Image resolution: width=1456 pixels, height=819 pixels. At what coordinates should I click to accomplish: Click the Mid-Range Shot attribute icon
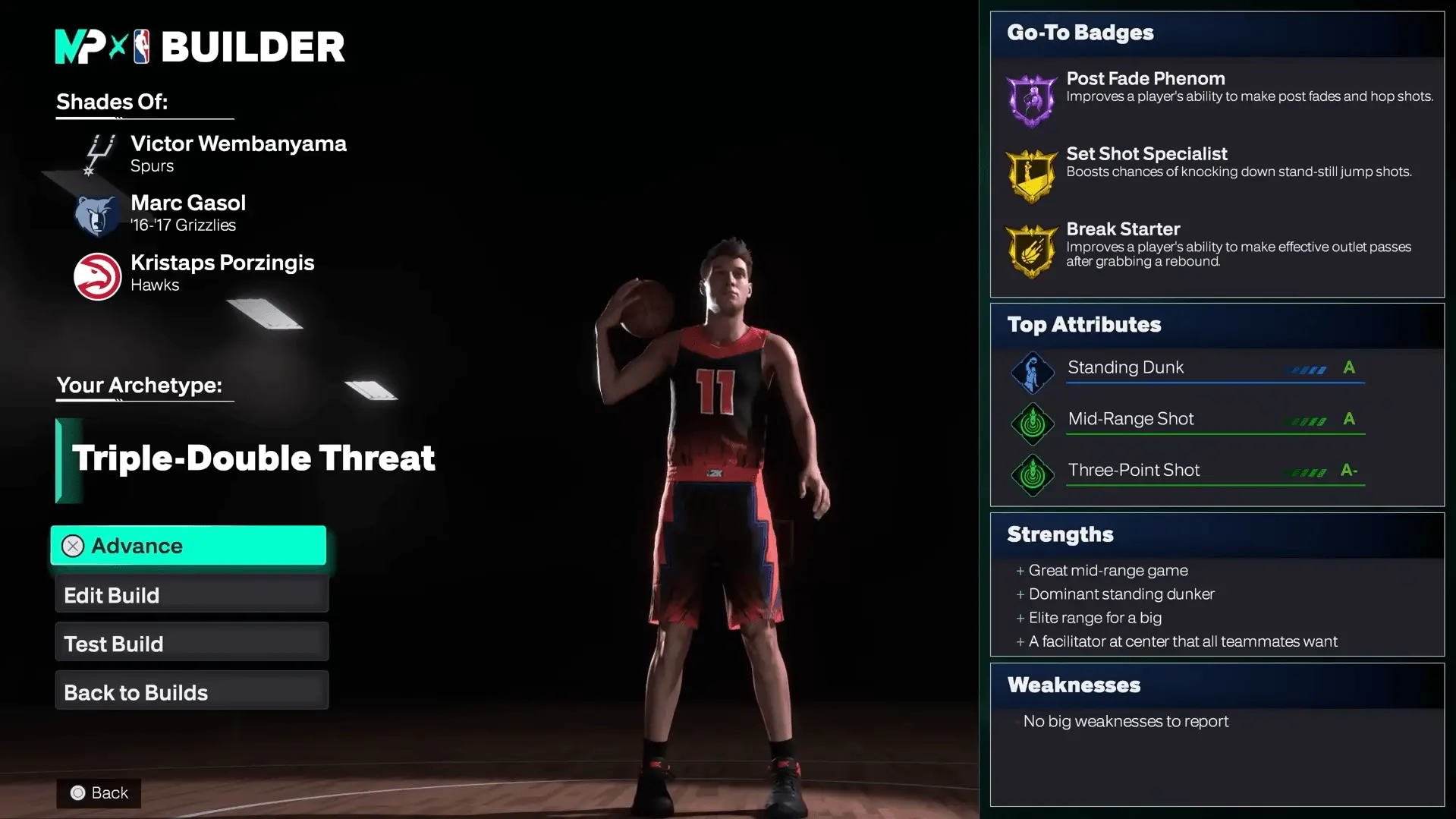click(1032, 423)
